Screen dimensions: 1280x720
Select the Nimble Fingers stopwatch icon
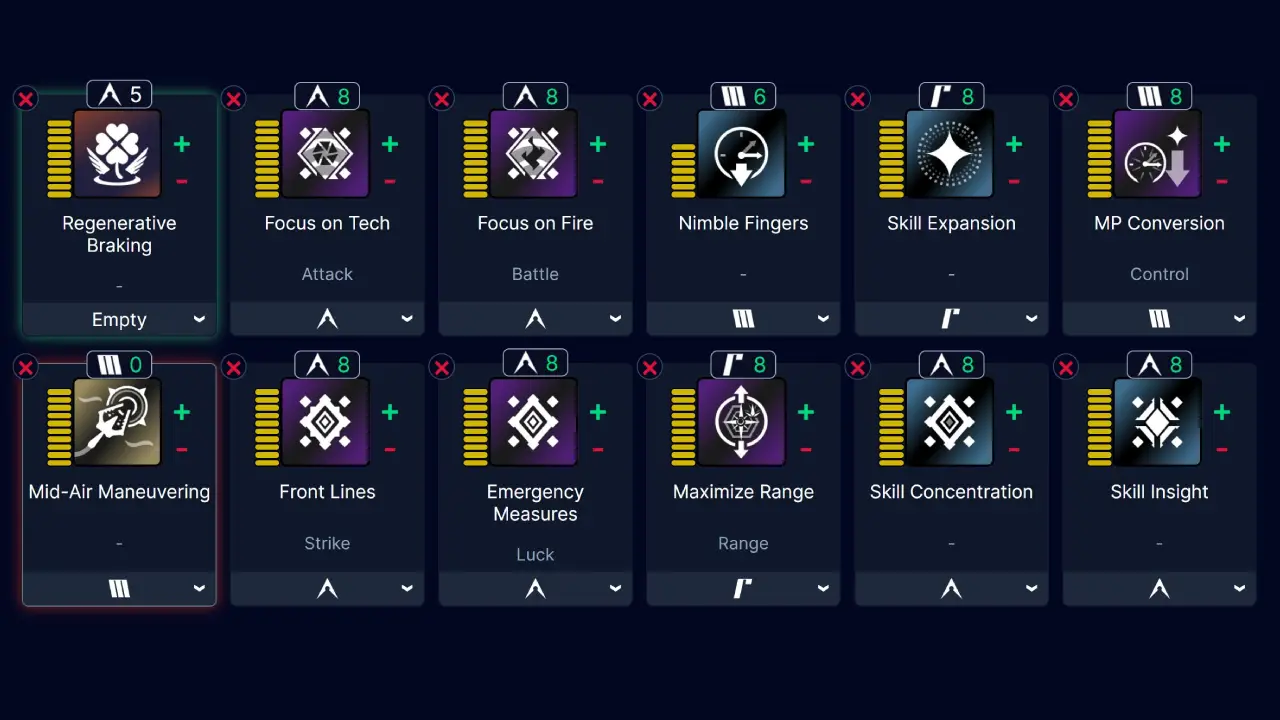[743, 153]
